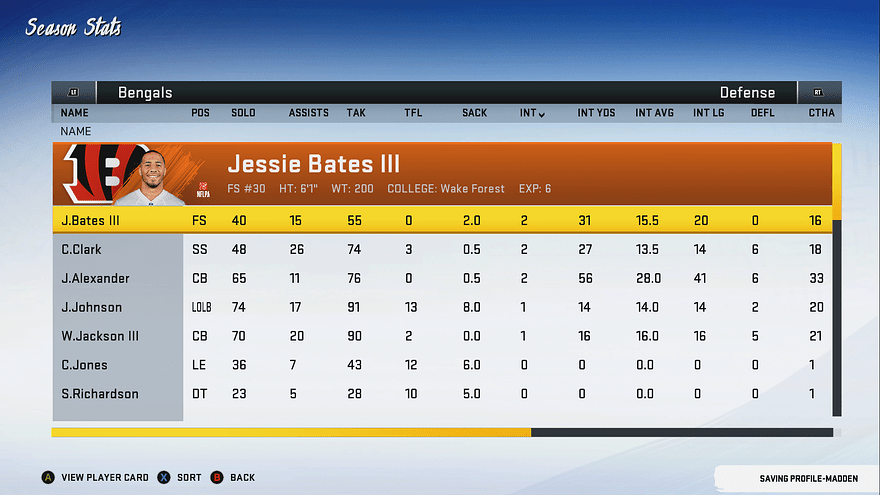
Task: Sort by the TFL column header
Action: [x=413, y=113]
